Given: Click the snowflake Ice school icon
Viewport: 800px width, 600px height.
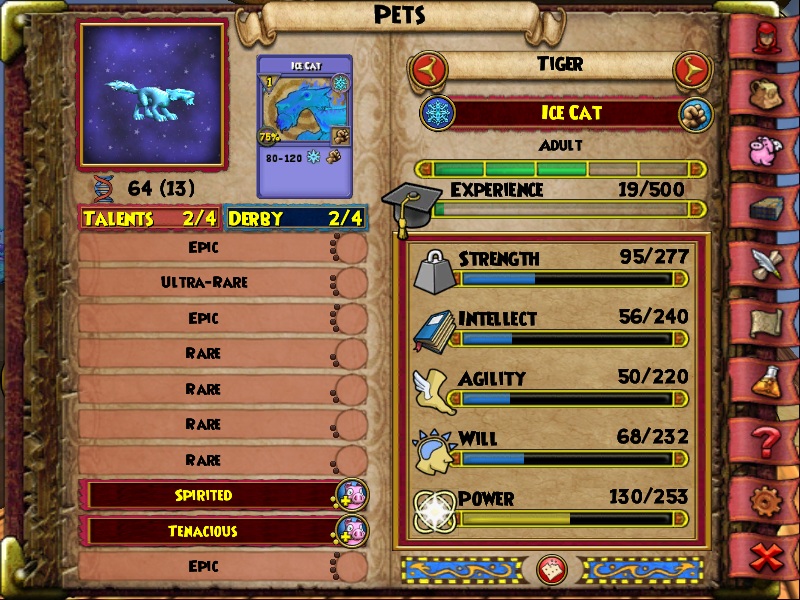Looking at the screenshot, I should pyautogui.click(x=436, y=112).
